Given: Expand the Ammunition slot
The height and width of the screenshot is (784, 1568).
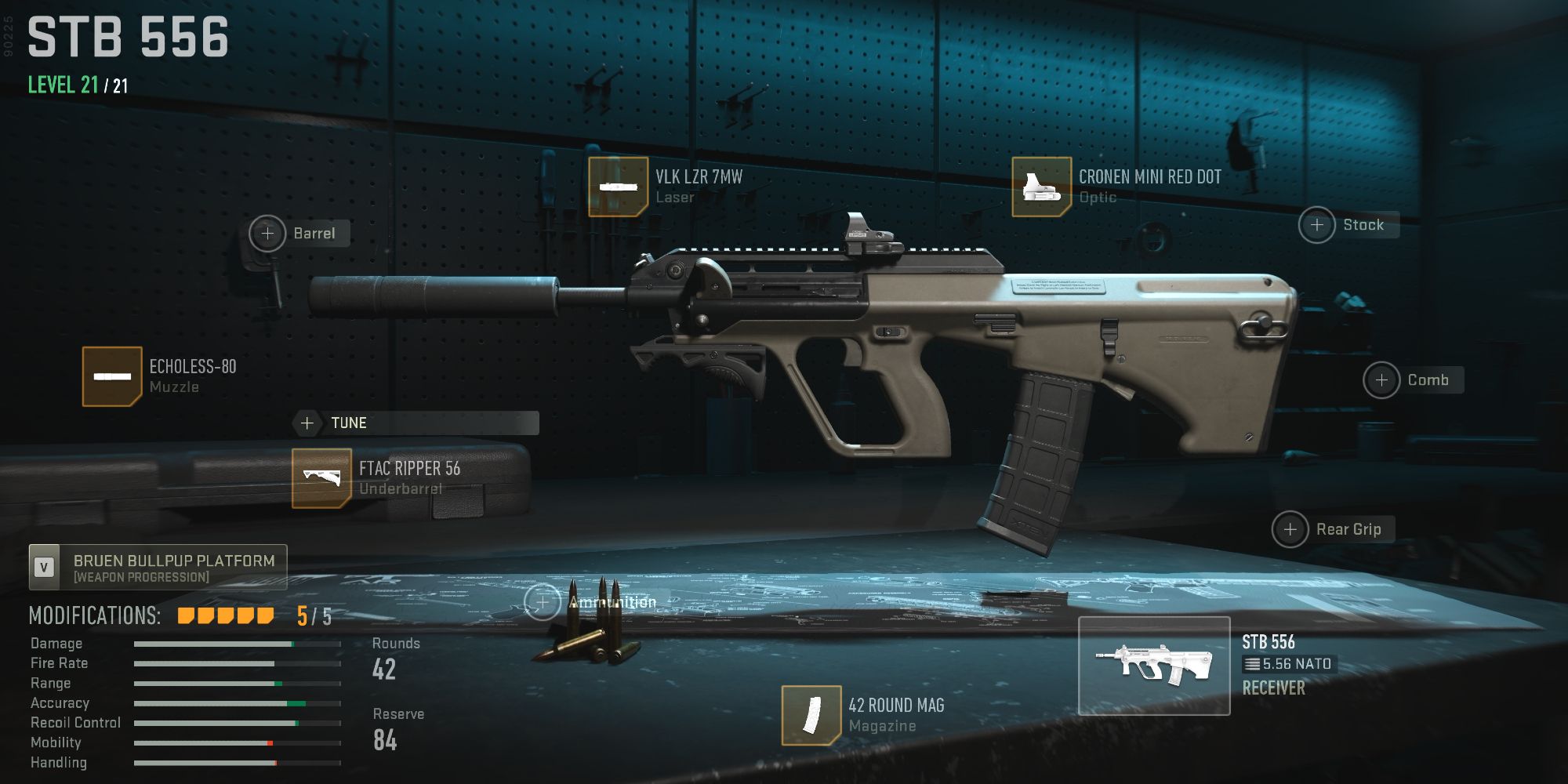Looking at the screenshot, I should coord(541,602).
